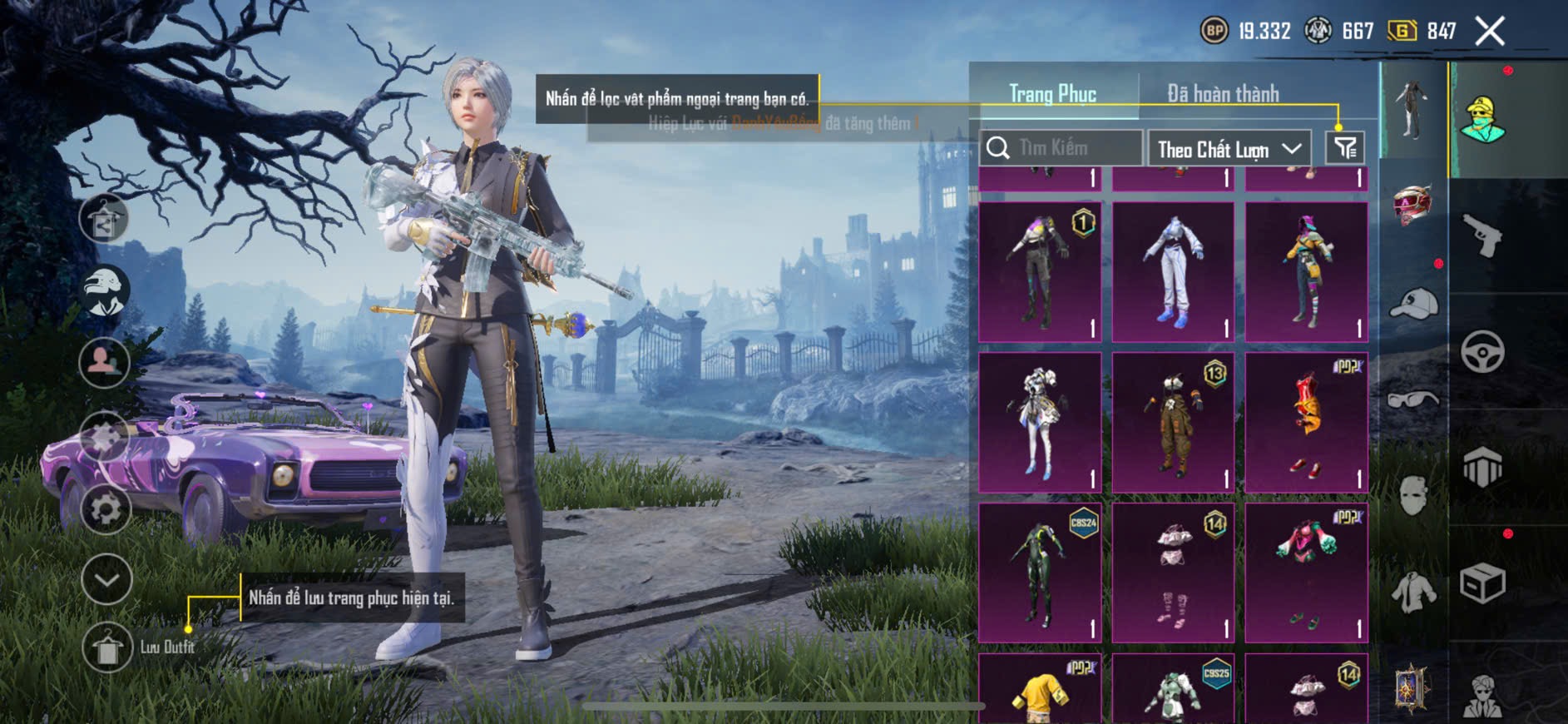Viewport: 1568px width, 724px height.
Task: Open the pistol weapon skins section
Action: point(1482,236)
